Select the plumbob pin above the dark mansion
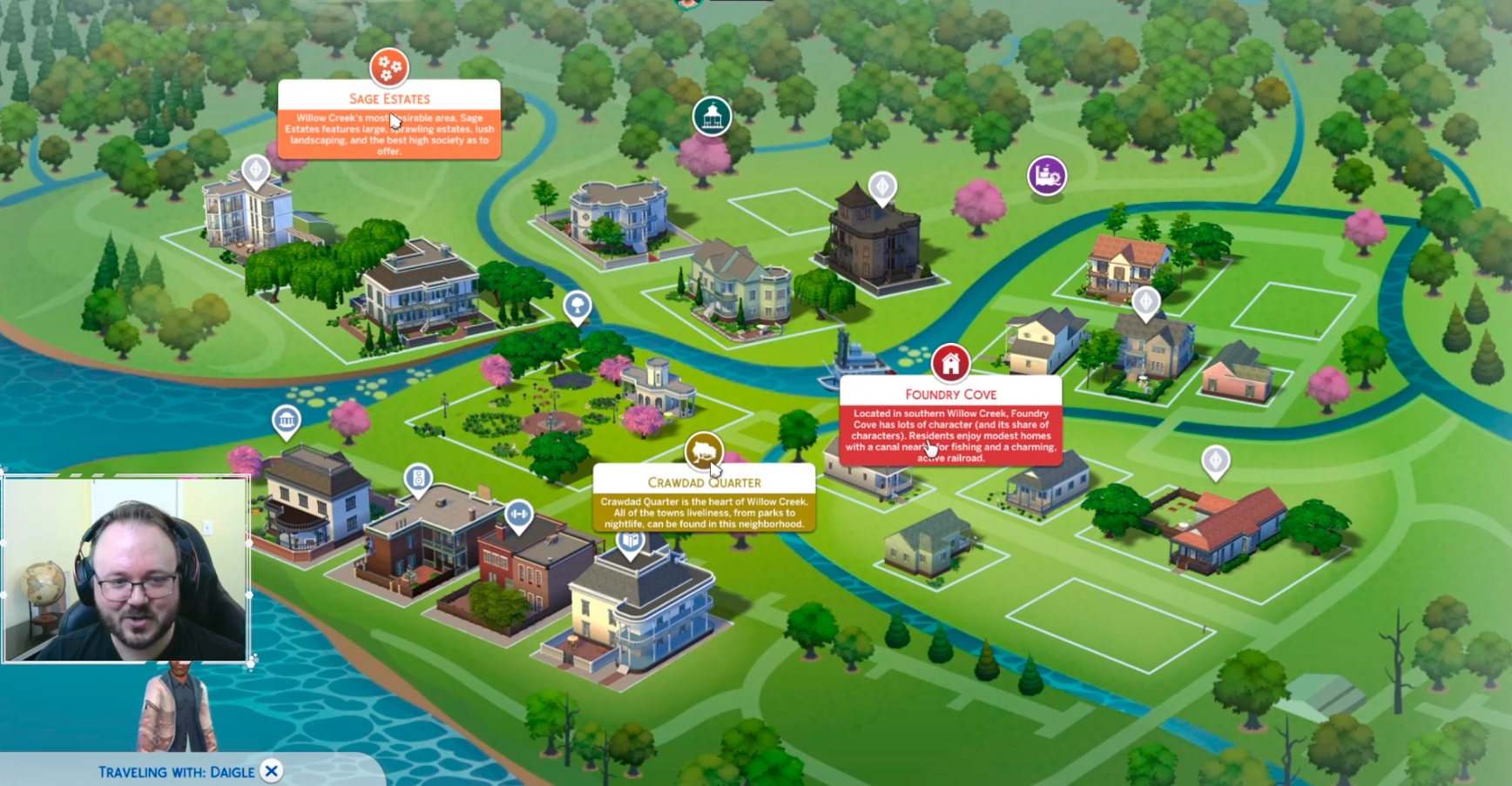The image size is (1512, 786). tap(882, 186)
